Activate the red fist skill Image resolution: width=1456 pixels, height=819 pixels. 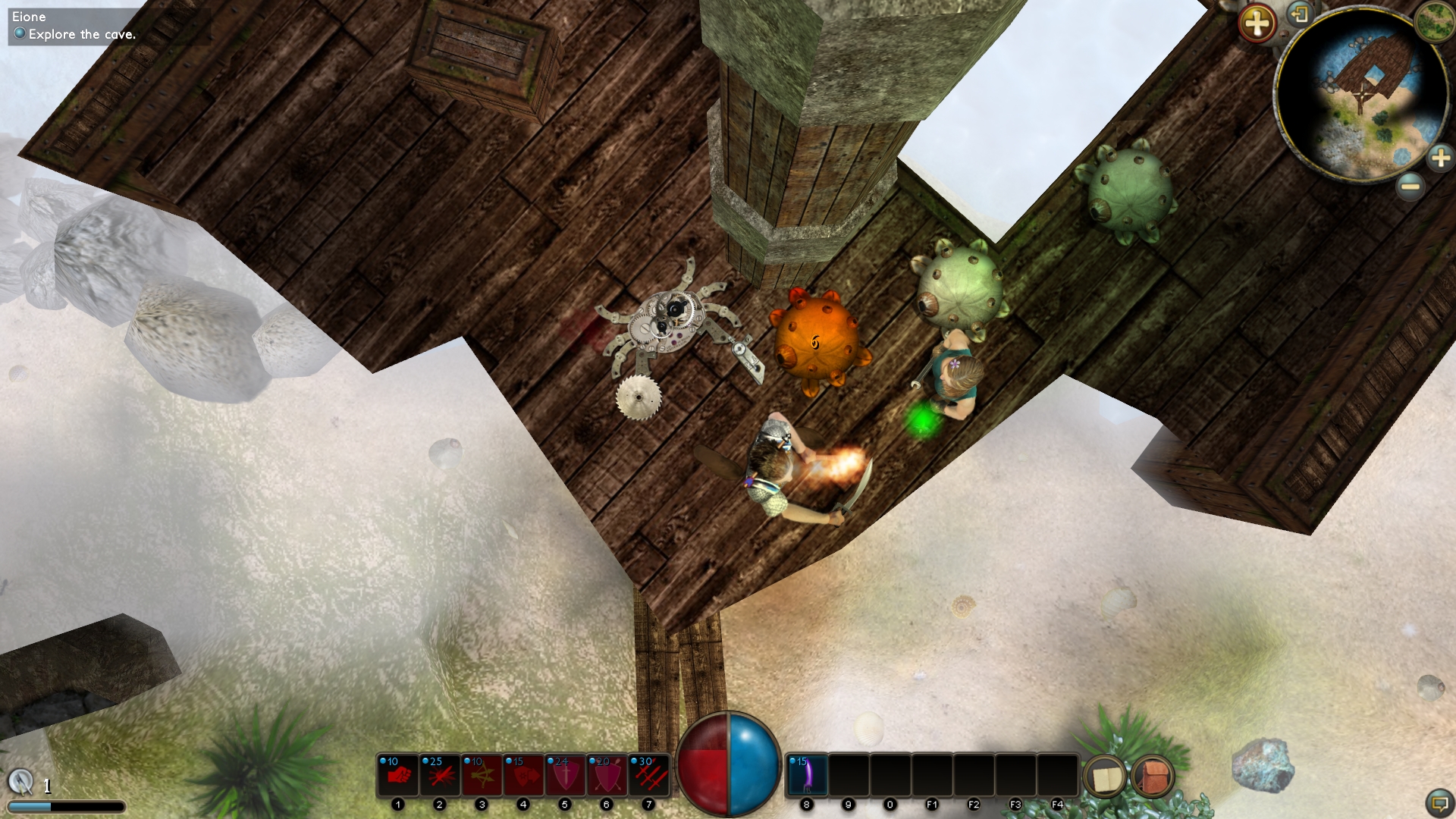pos(398,775)
